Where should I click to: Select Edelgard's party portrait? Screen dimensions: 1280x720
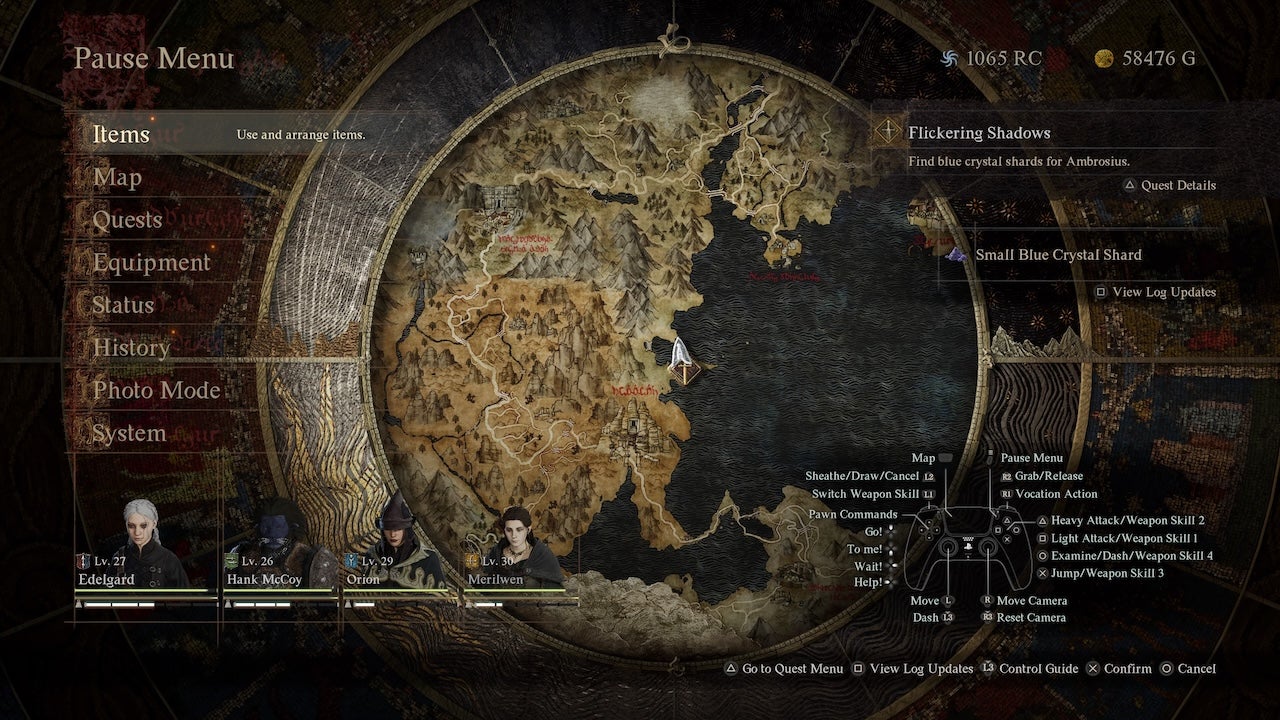[x=141, y=545]
